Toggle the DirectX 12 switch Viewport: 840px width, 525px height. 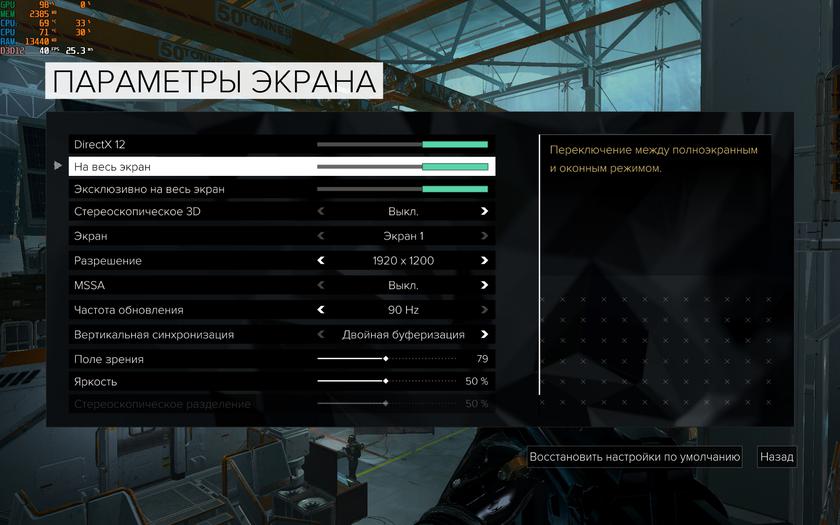click(x=402, y=145)
